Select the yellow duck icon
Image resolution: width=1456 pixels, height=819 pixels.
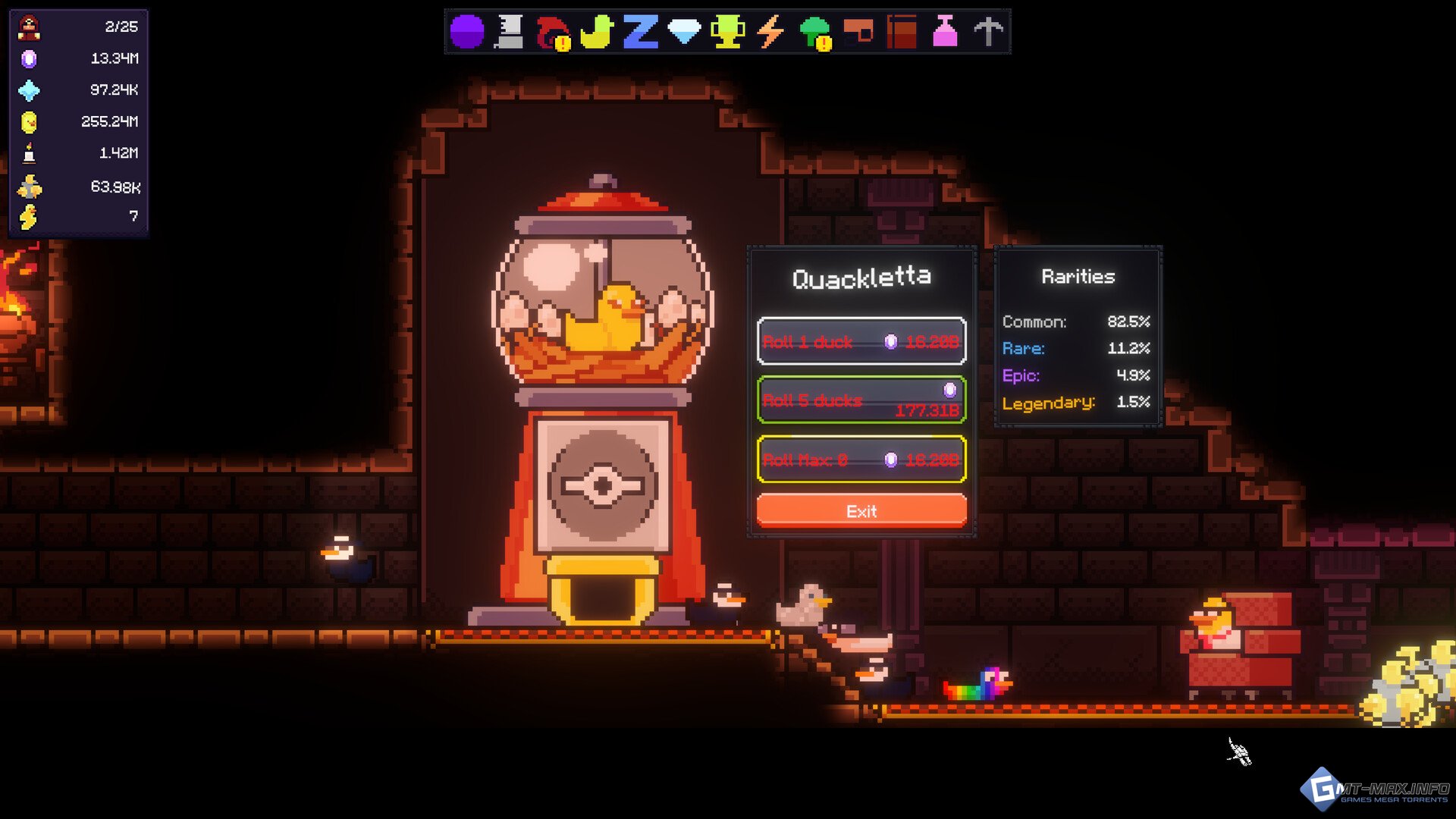click(x=596, y=32)
